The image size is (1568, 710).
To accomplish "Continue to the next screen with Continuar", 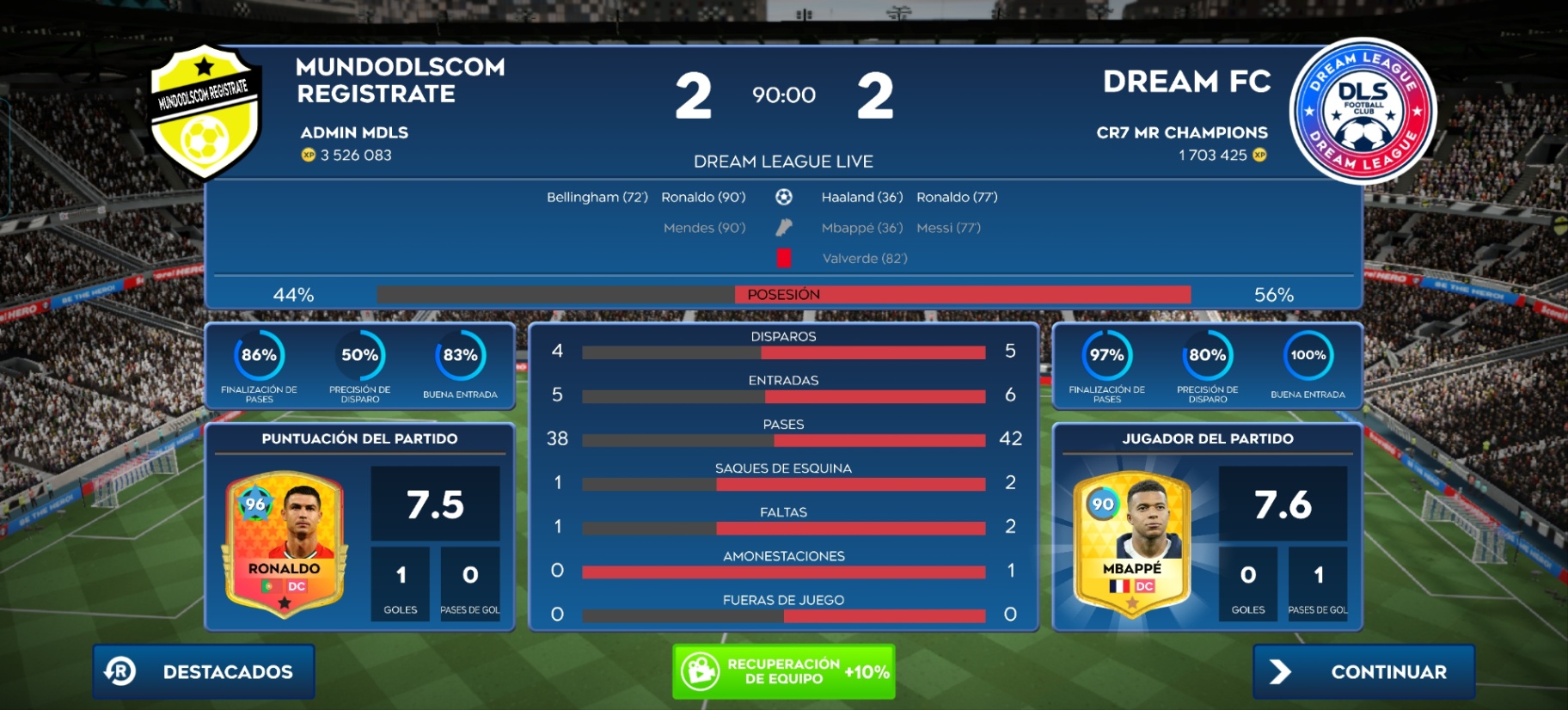I will coord(1363,671).
